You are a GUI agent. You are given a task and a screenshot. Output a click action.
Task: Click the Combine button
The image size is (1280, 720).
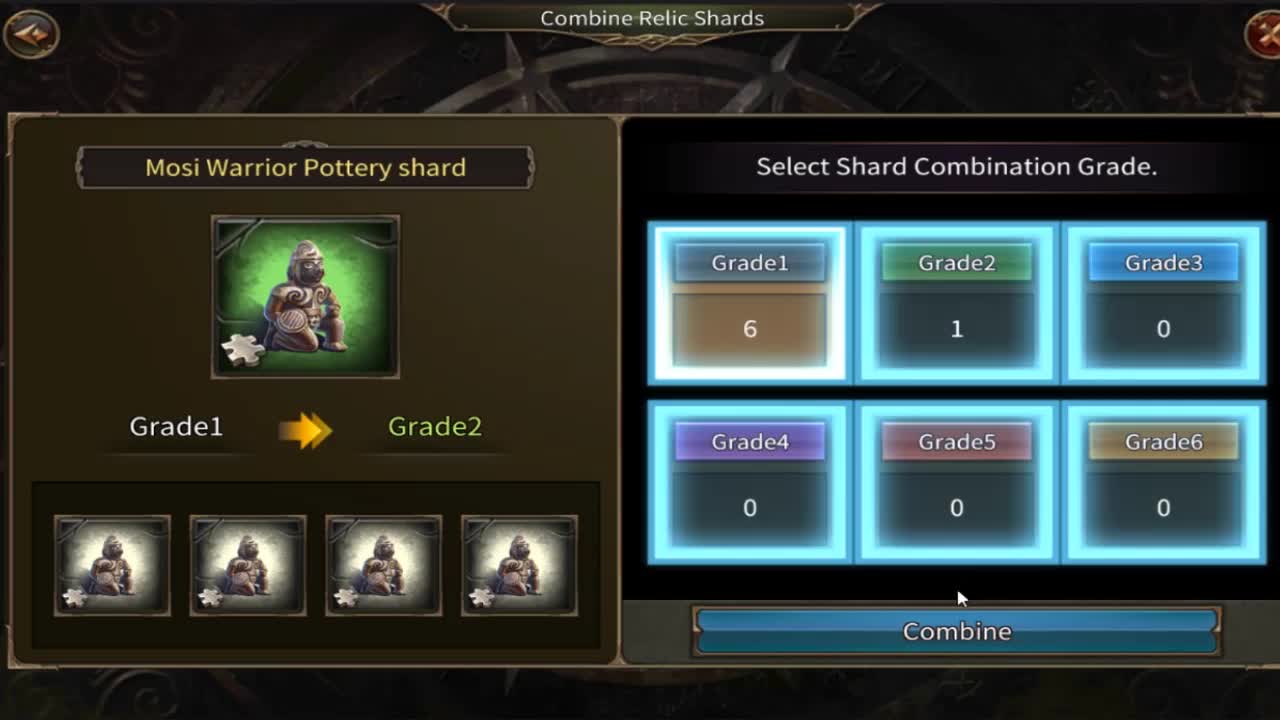[x=956, y=631]
